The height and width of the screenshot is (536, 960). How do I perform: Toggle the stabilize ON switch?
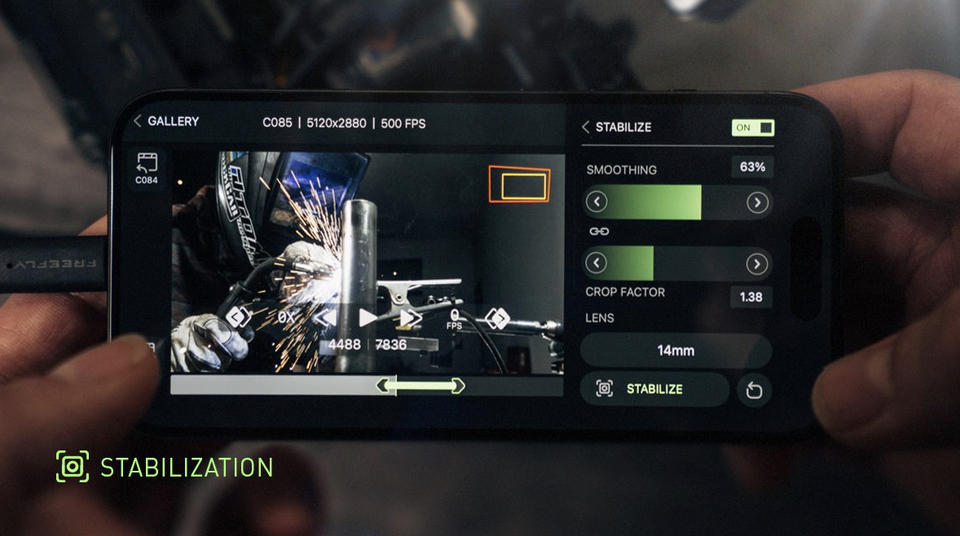[x=753, y=128]
